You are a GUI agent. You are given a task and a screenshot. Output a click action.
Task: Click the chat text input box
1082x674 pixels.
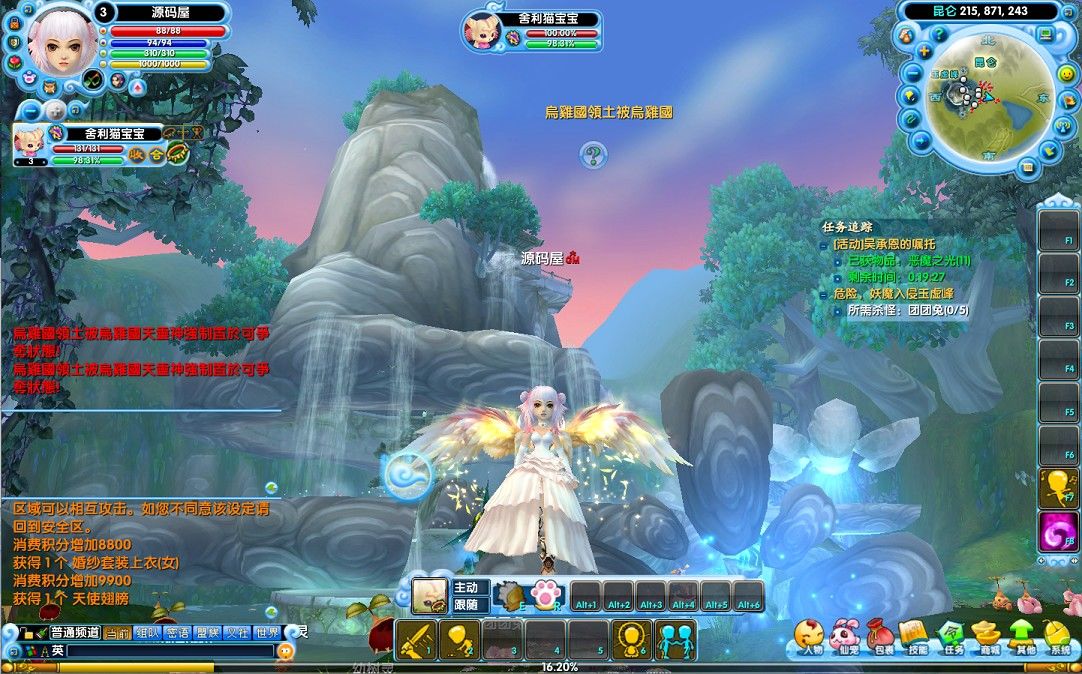tap(170, 650)
